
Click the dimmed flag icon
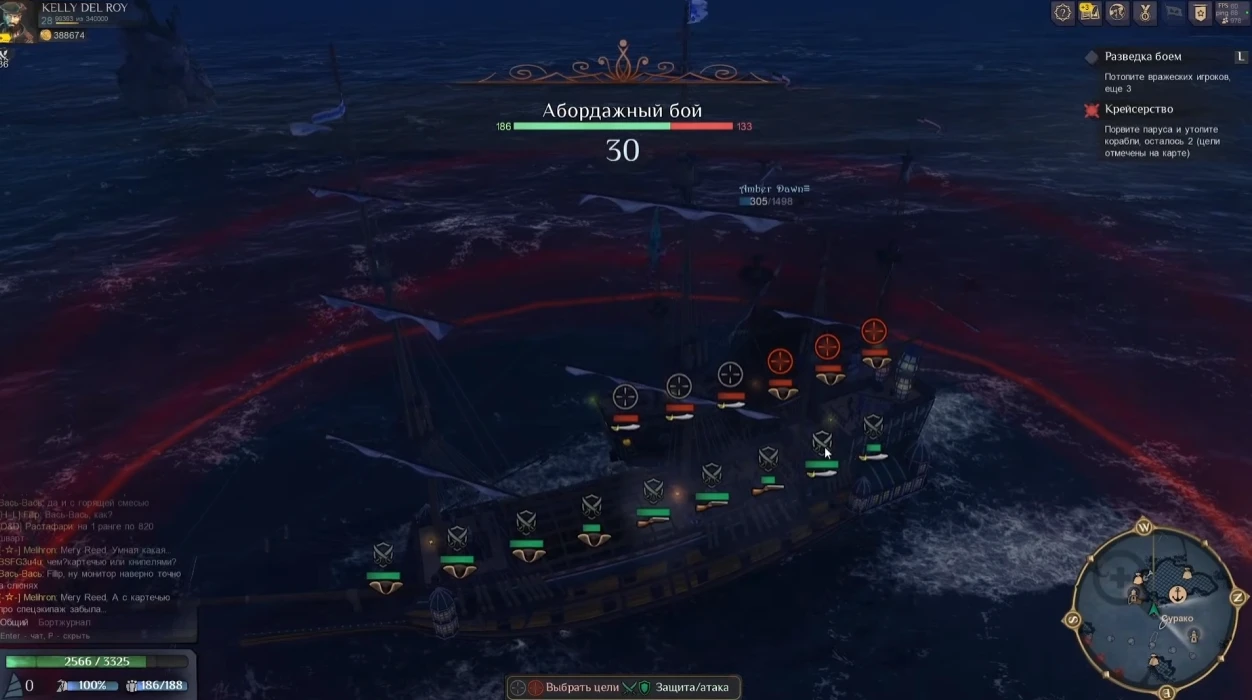tap(1171, 12)
